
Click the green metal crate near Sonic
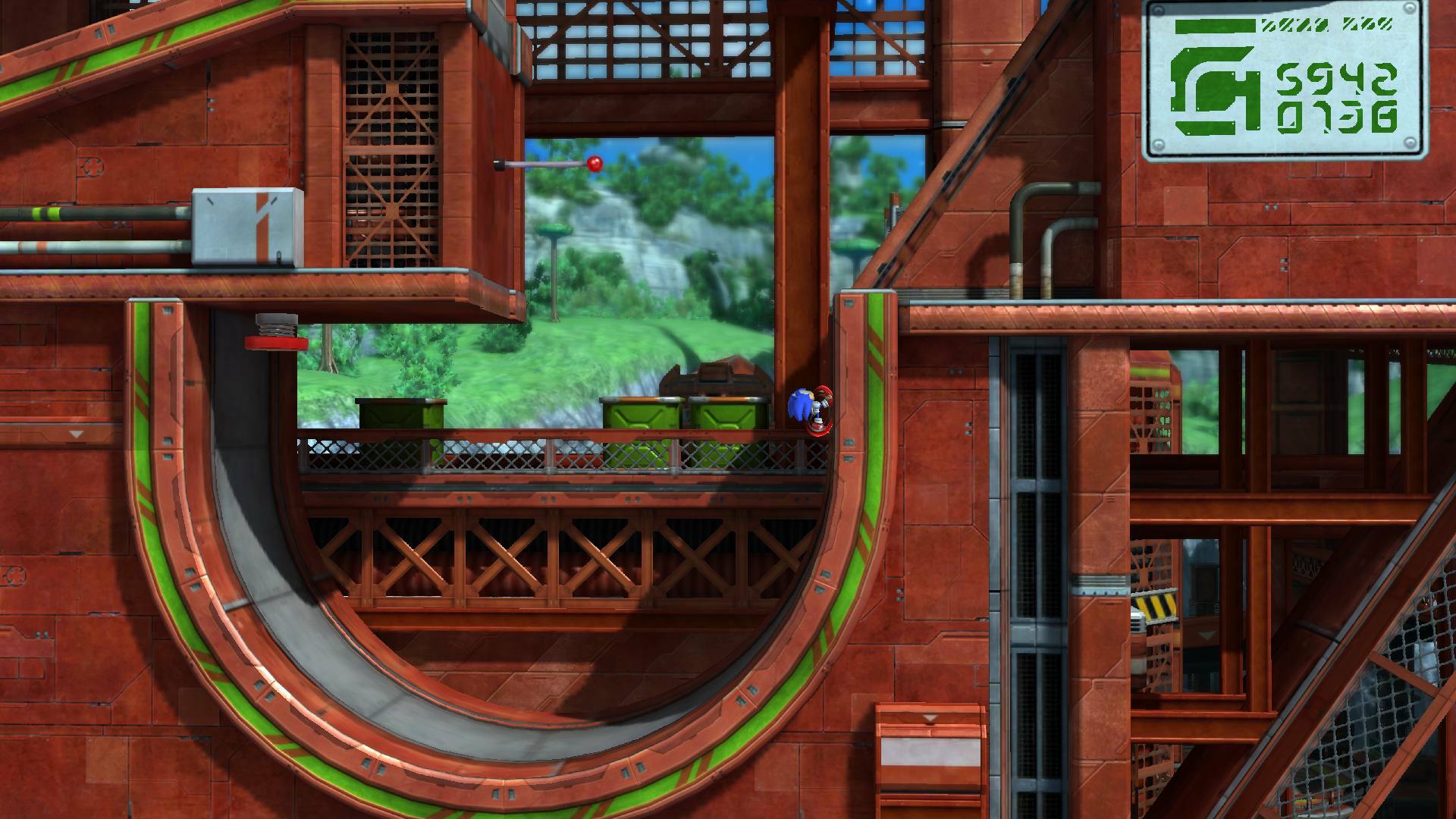click(x=728, y=413)
